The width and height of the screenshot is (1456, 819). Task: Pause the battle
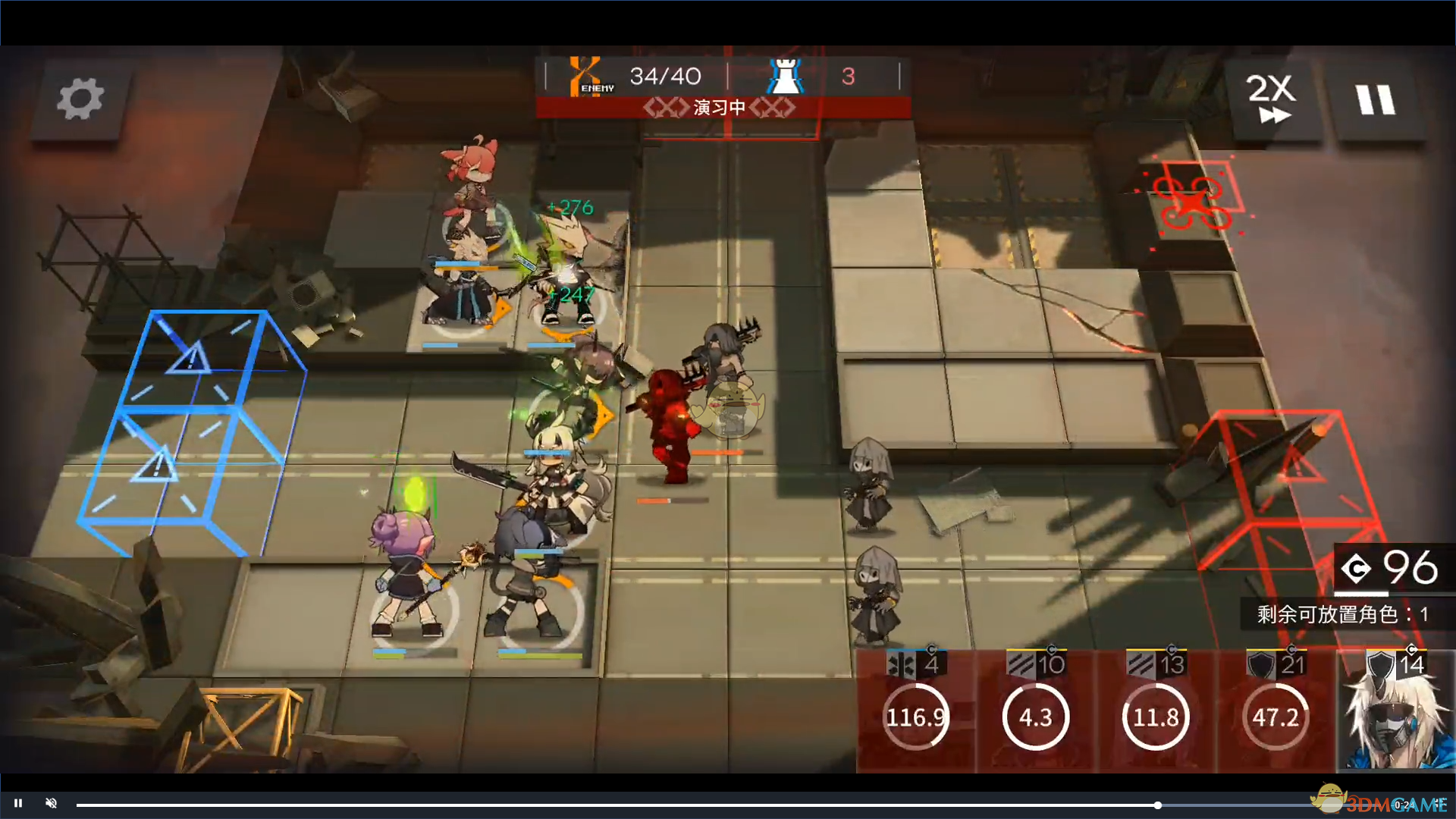click(1375, 99)
